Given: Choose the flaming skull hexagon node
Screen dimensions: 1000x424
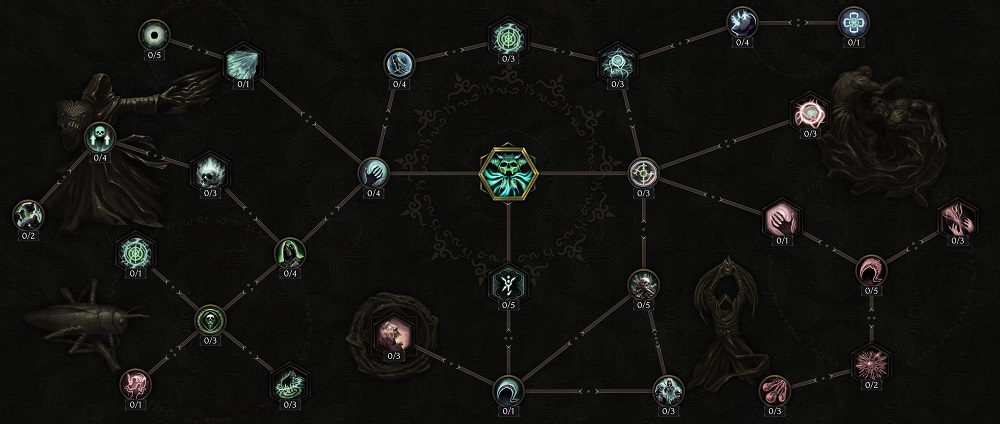Looking at the screenshot, I should pyautogui.click(x=209, y=170).
